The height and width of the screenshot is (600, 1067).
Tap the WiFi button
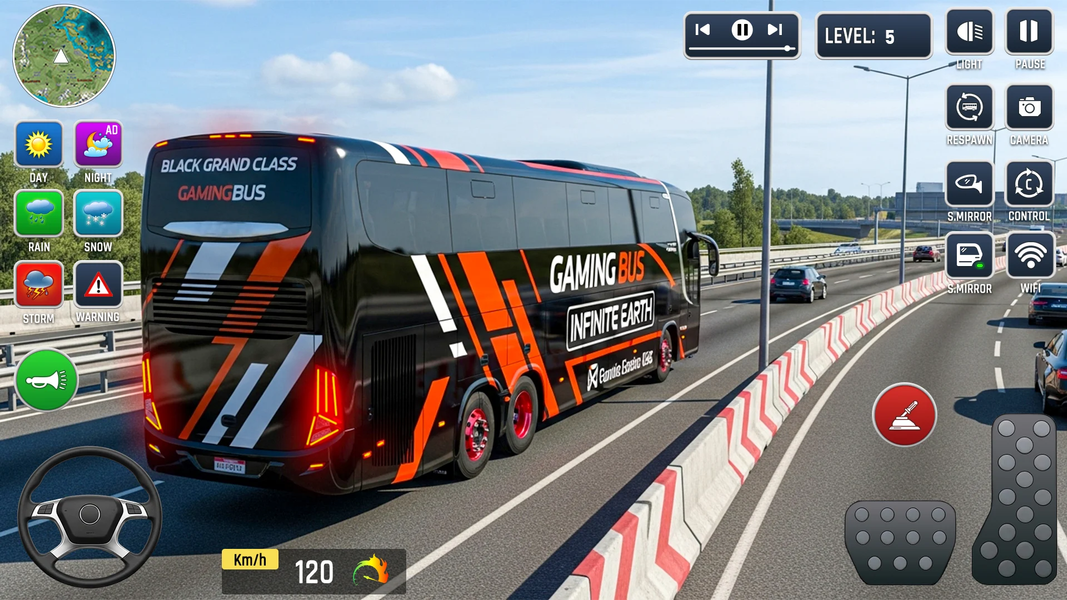point(1029,255)
